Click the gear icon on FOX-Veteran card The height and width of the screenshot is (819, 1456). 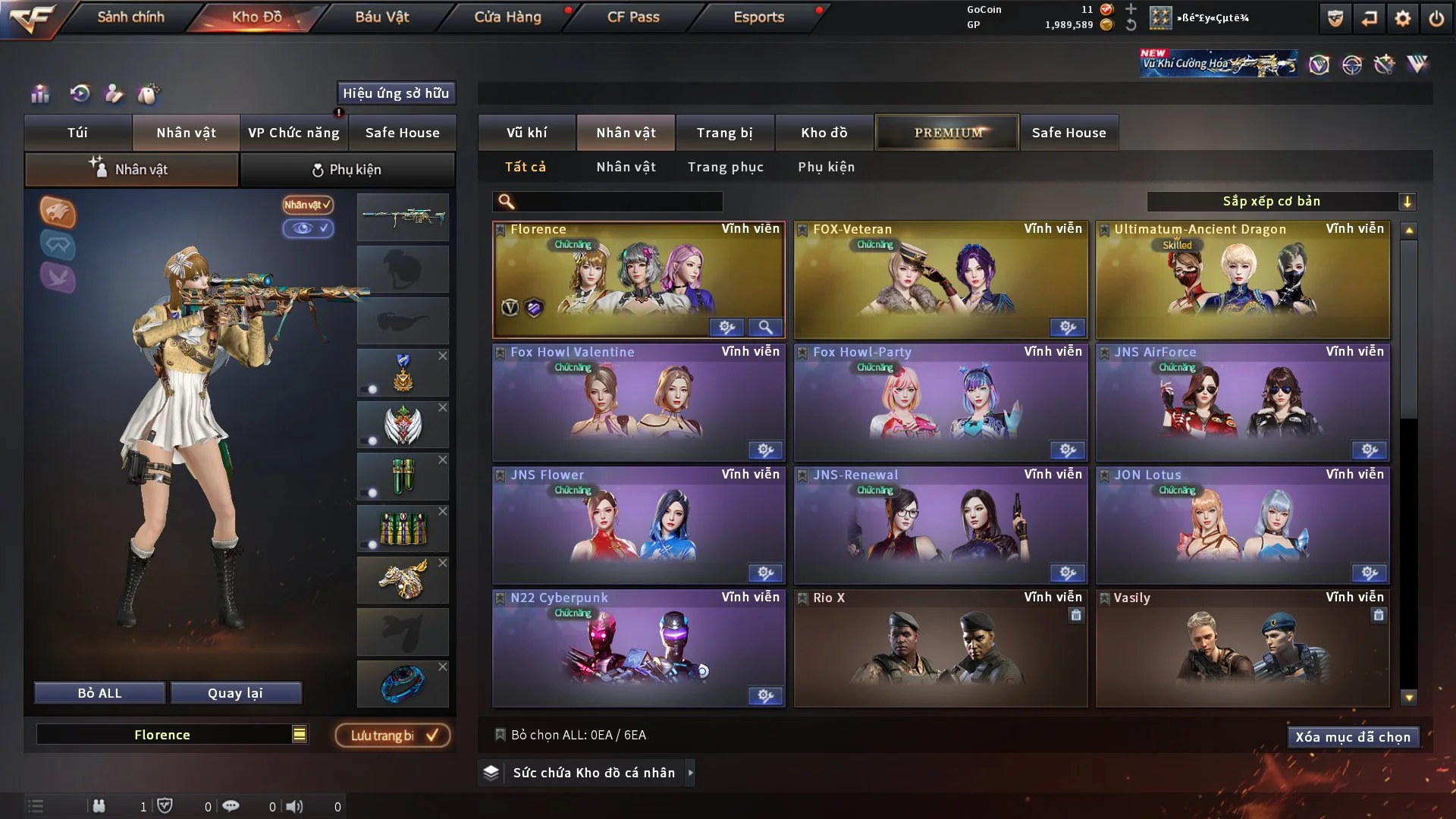point(1068,327)
